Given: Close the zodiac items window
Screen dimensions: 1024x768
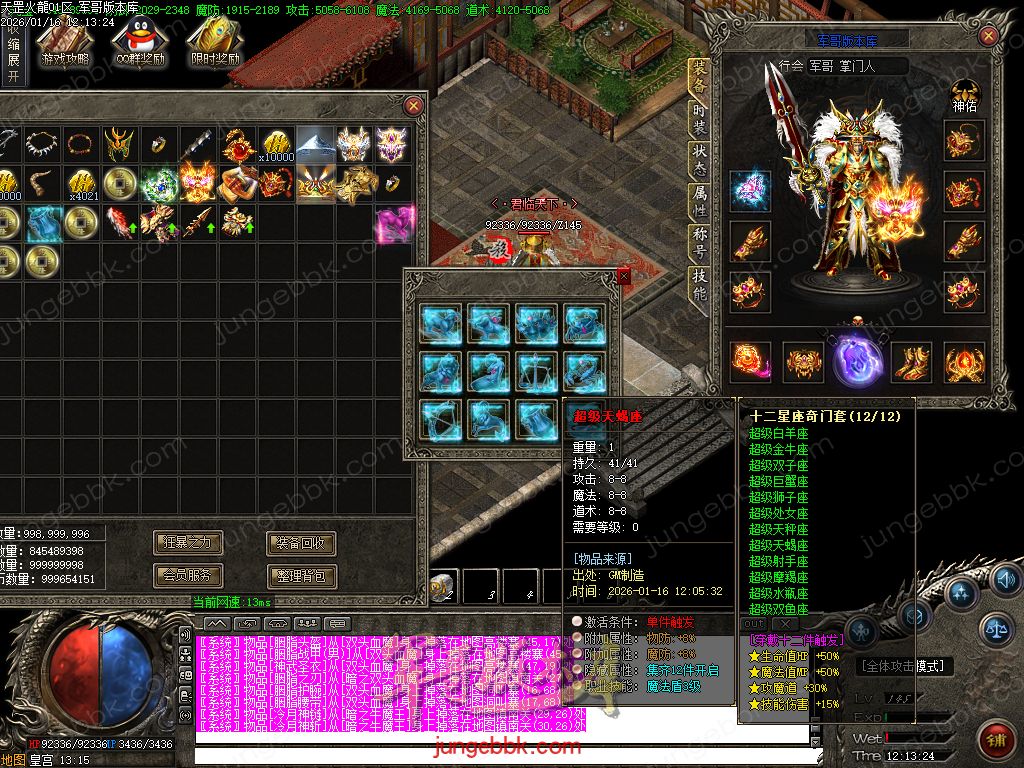Looking at the screenshot, I should 624,276.
